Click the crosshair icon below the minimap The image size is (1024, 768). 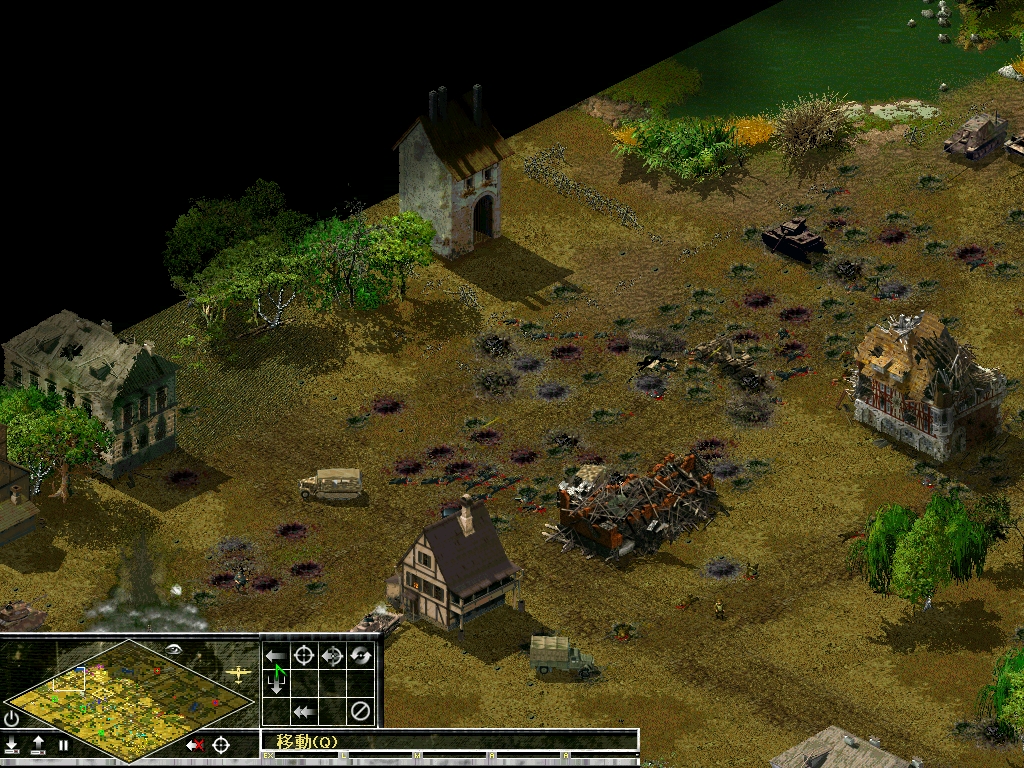point(221,745)
